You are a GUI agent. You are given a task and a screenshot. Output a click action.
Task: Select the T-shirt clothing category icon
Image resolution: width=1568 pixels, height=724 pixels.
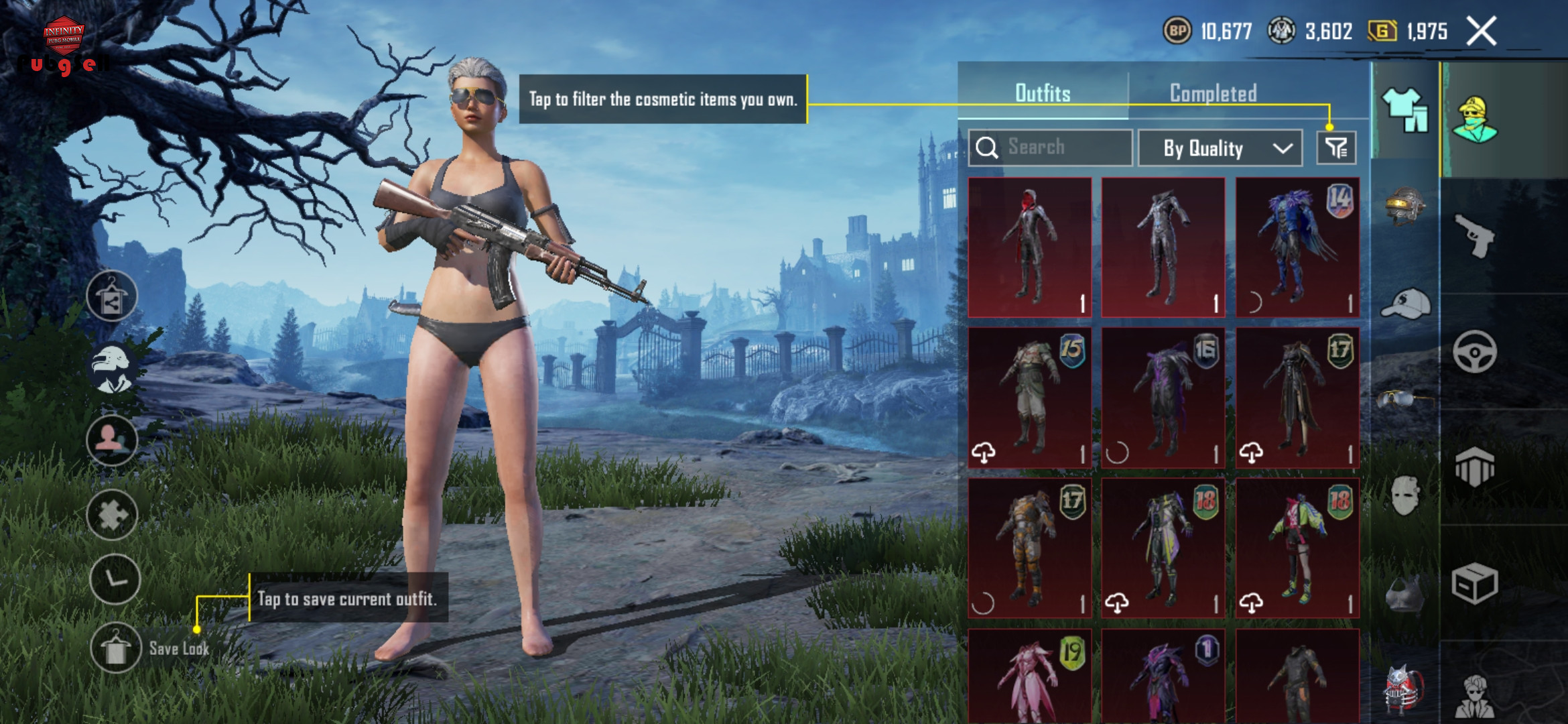point(1405,111)
